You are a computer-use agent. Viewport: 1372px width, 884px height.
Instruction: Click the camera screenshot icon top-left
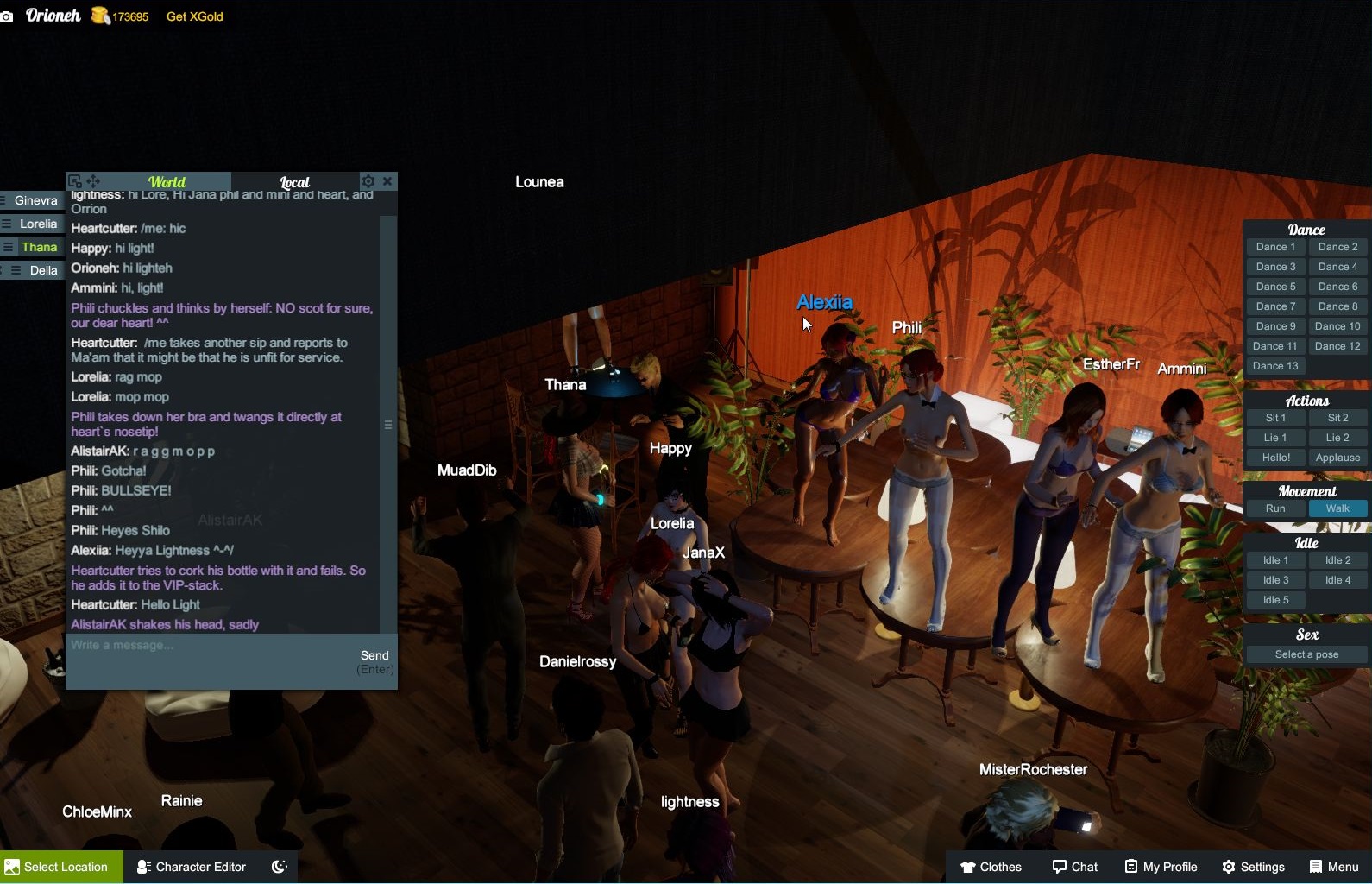pyautogui.click(x=8, y=16)
